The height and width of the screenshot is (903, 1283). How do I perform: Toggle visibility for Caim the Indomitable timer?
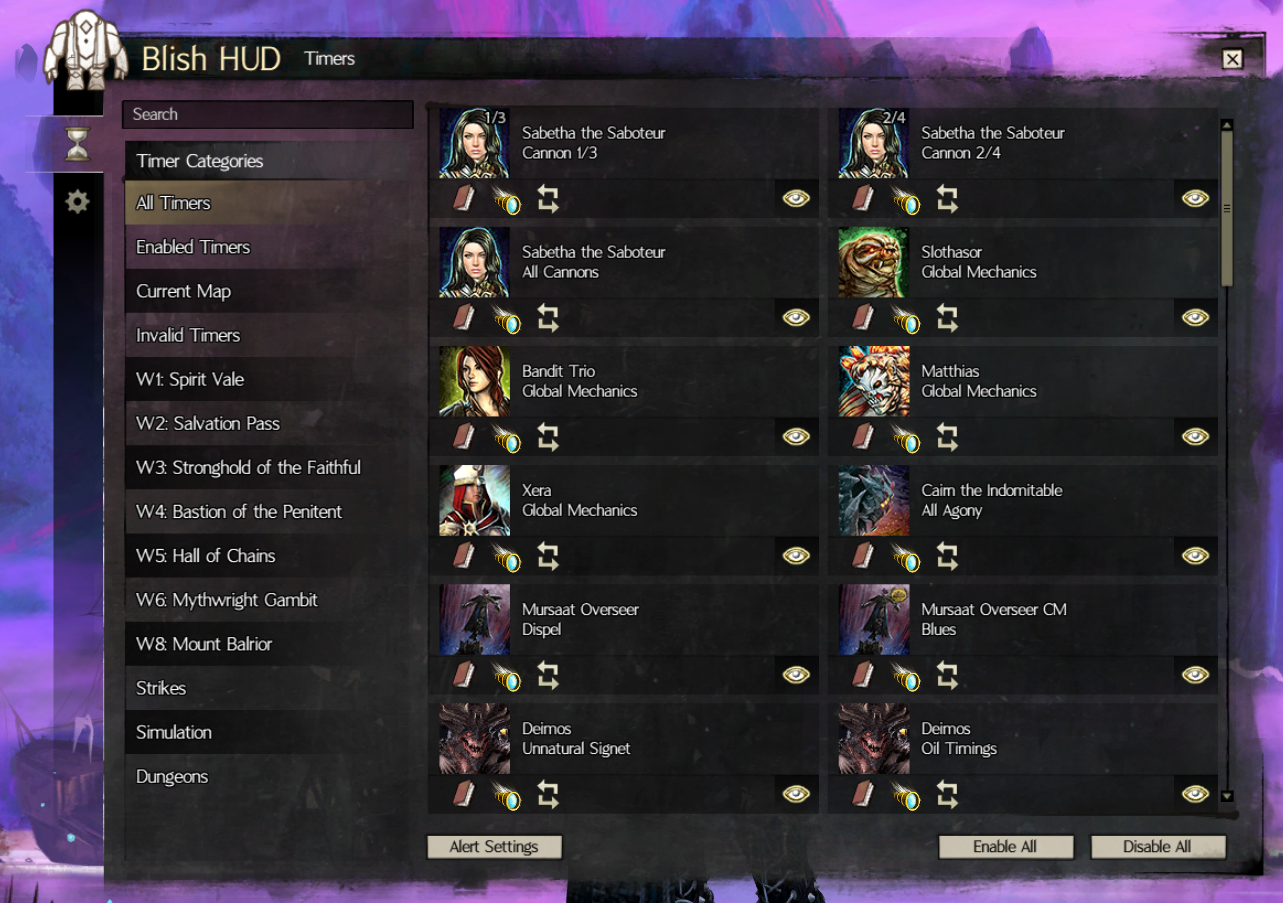click(x=1194, y=555)
